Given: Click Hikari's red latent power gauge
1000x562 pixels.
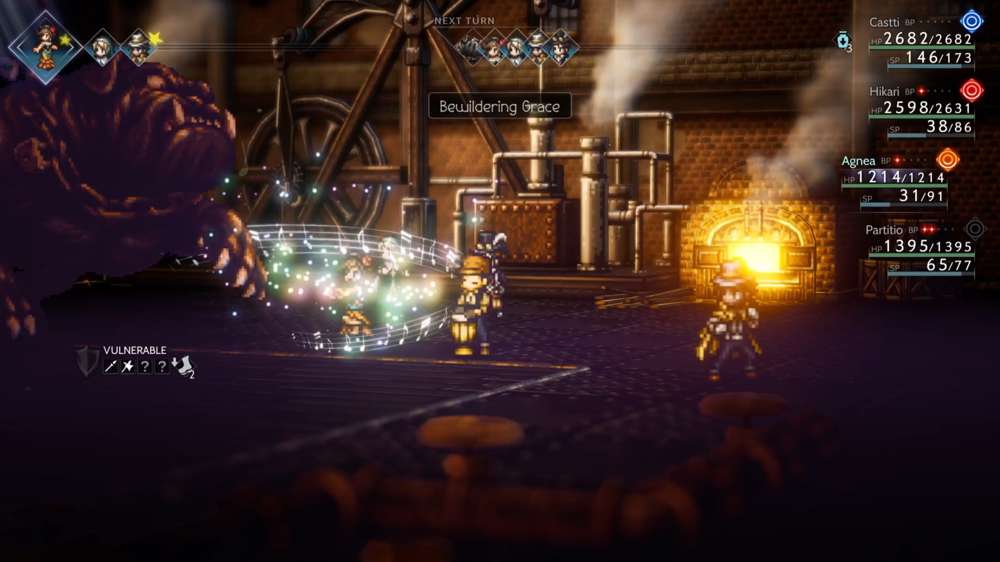Looking at the screenshot, I should pos(971,90).
